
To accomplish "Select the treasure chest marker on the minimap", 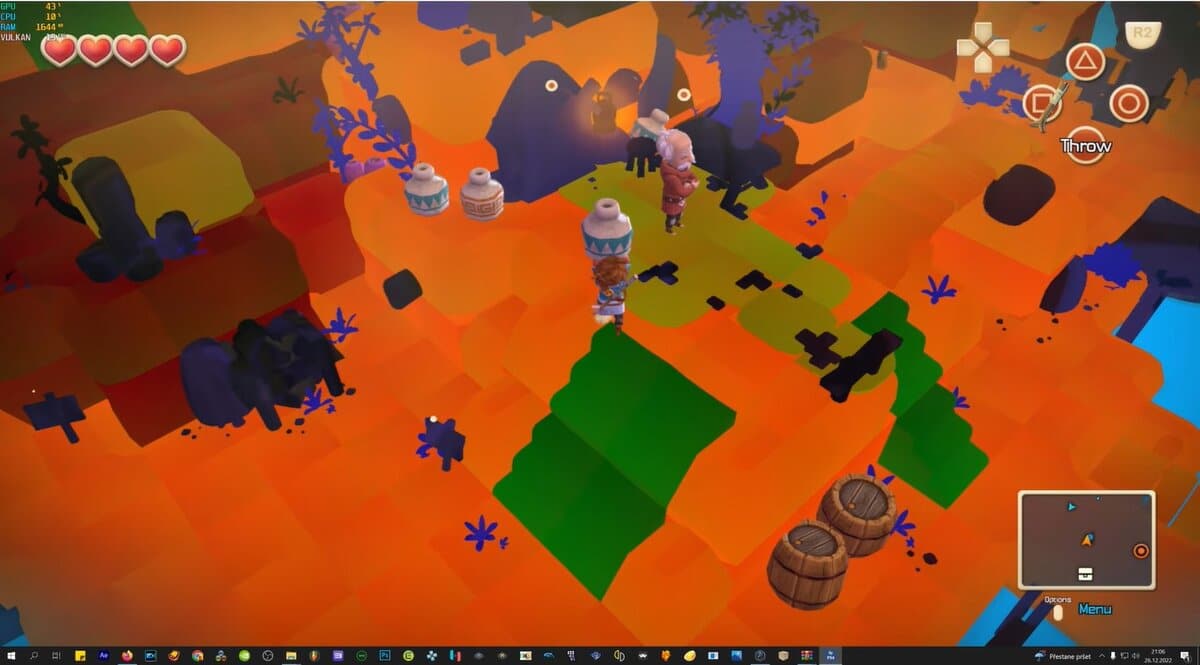I will tap(1086, 572).
